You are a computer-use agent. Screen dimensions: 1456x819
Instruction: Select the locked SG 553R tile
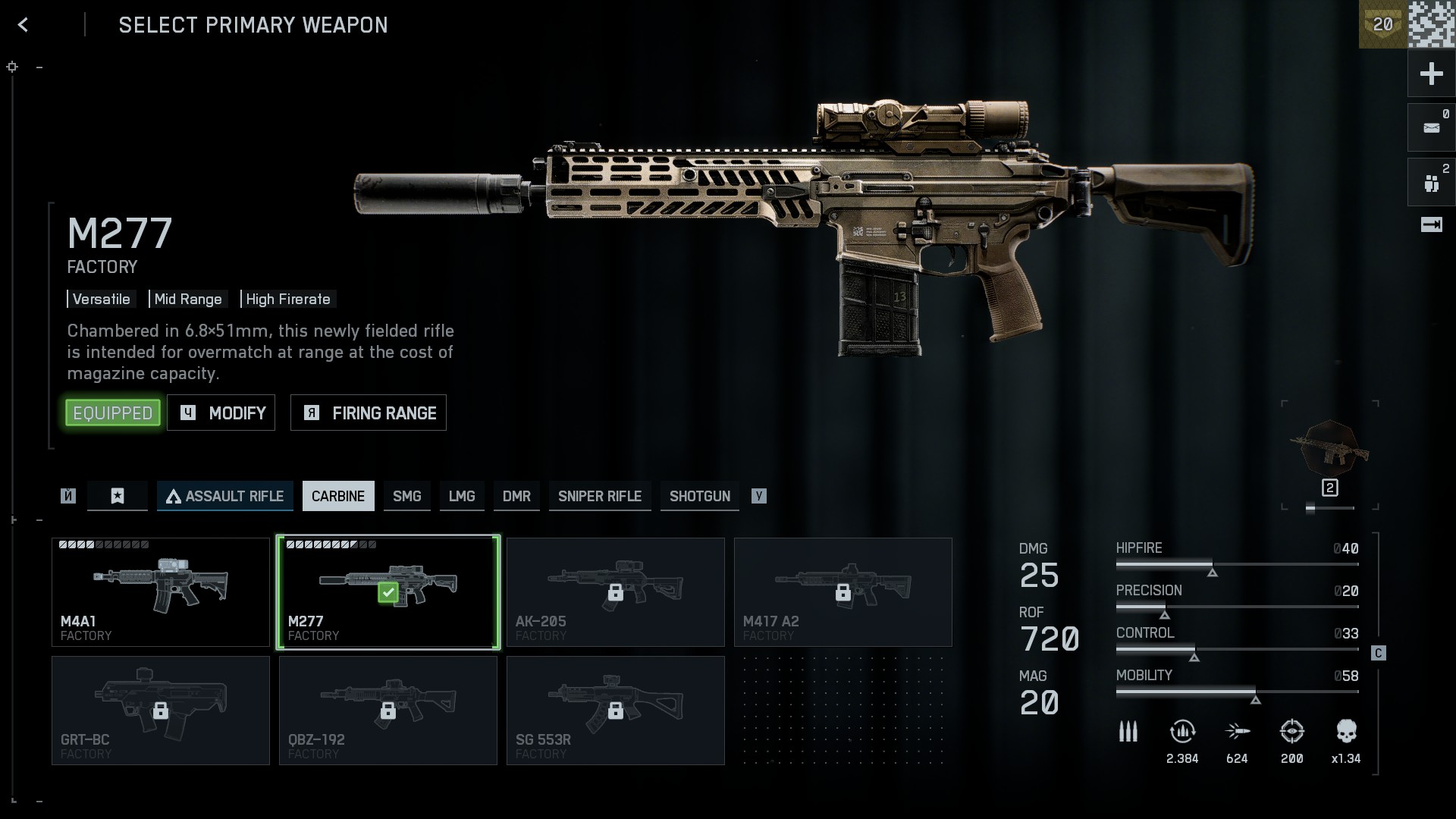[616, 711]
